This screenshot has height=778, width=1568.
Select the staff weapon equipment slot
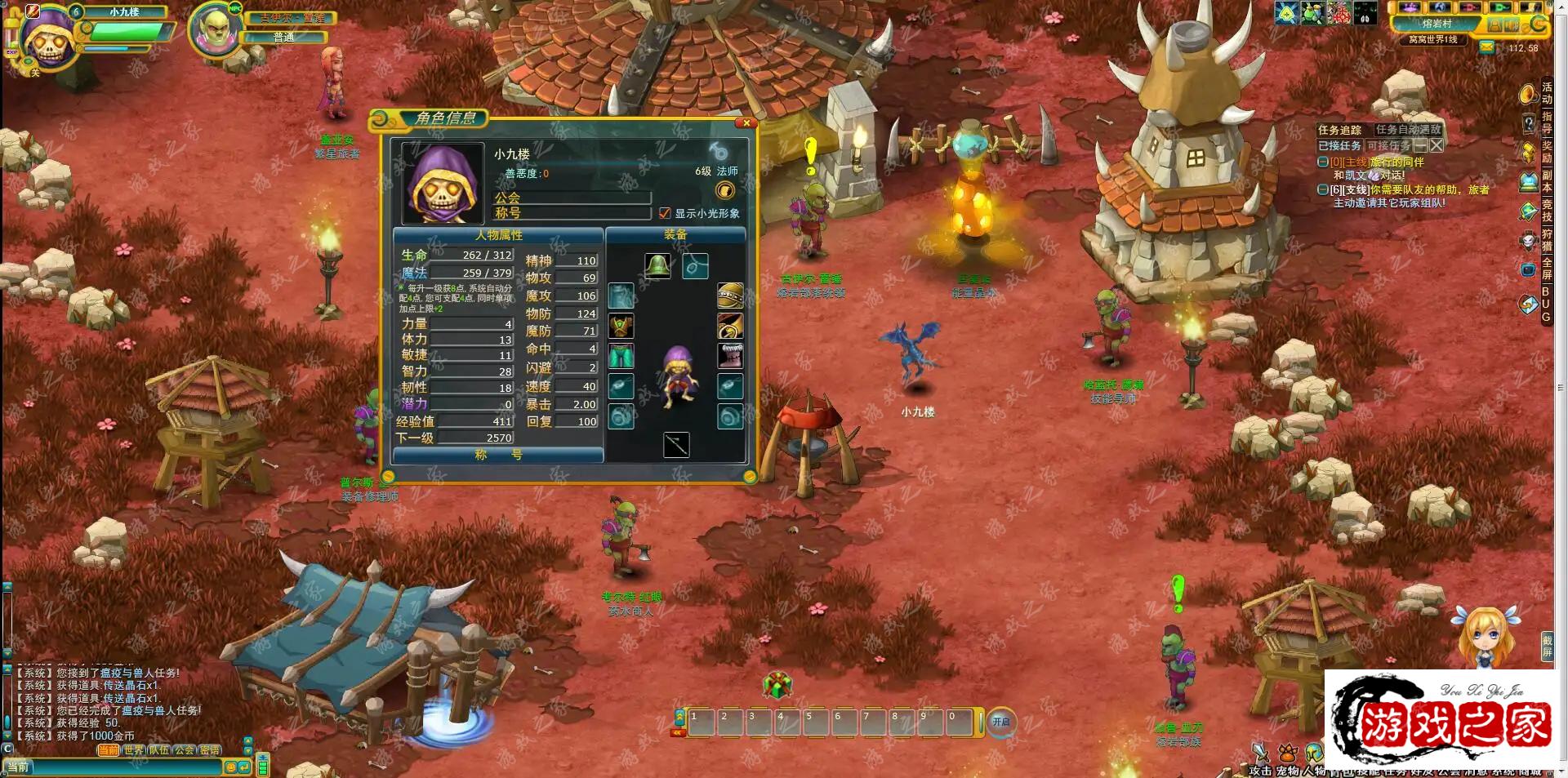coord(675,445)
